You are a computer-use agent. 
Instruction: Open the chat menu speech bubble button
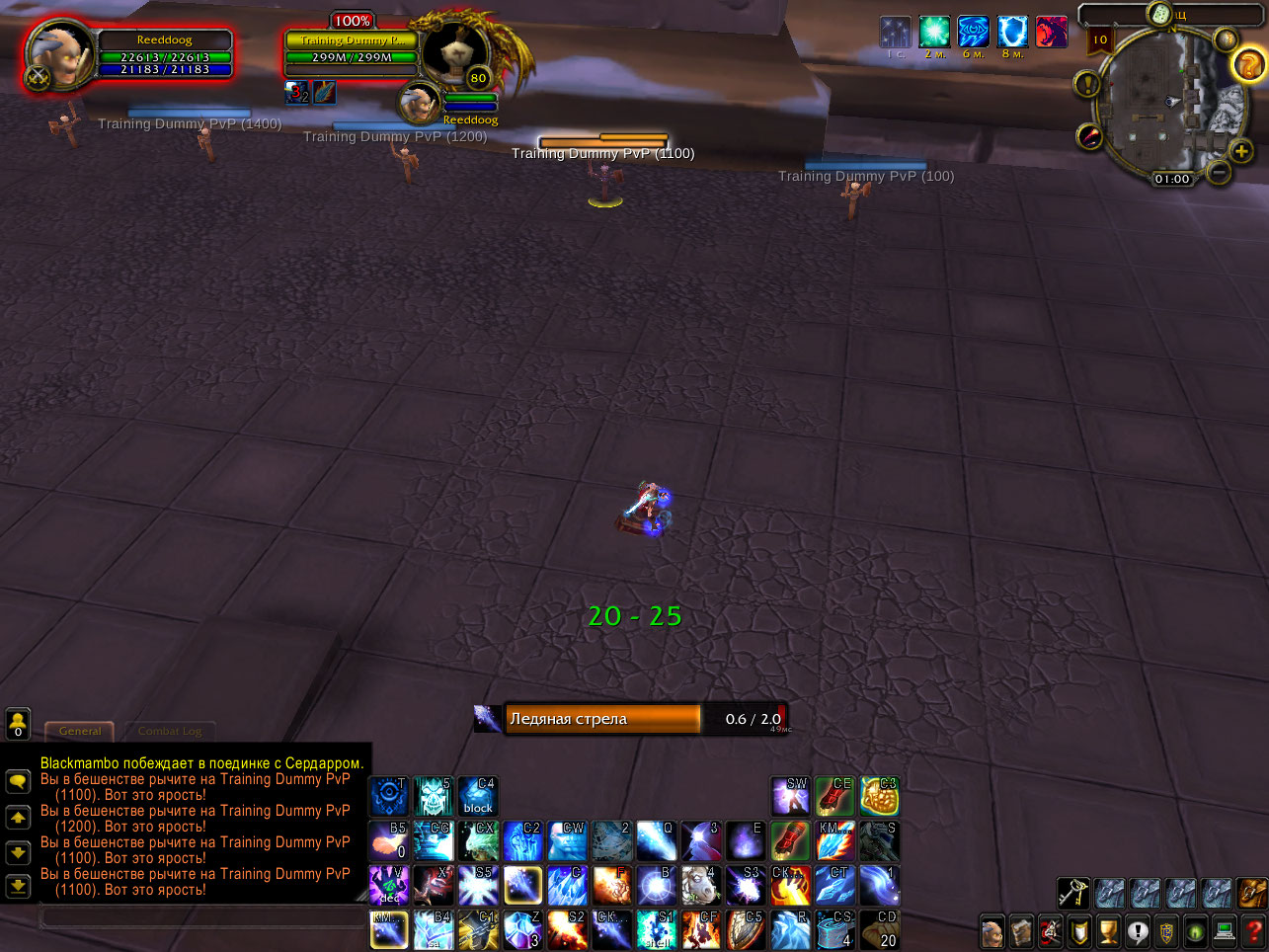pos(19,783)
